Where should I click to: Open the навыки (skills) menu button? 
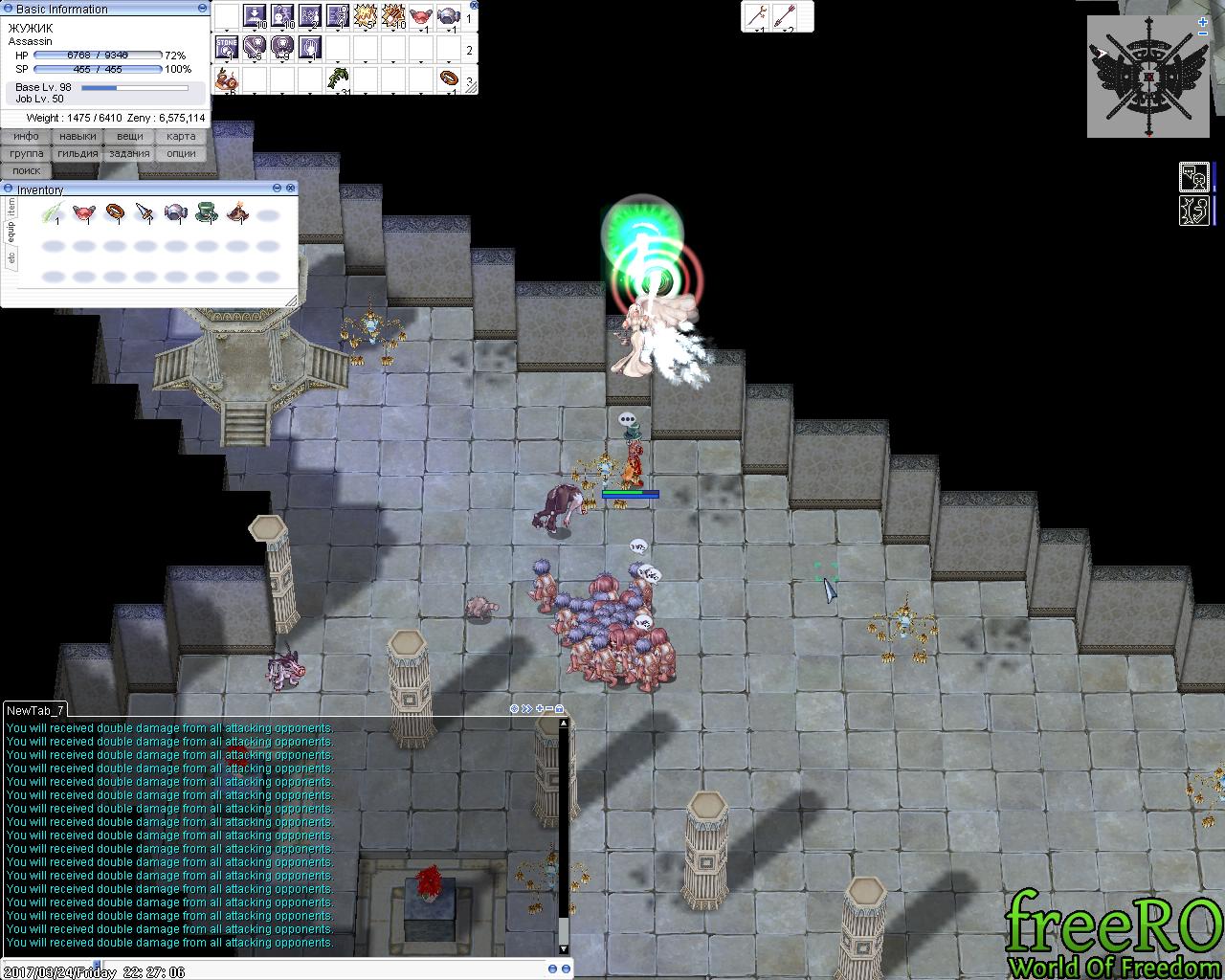(x=78, y=136)
